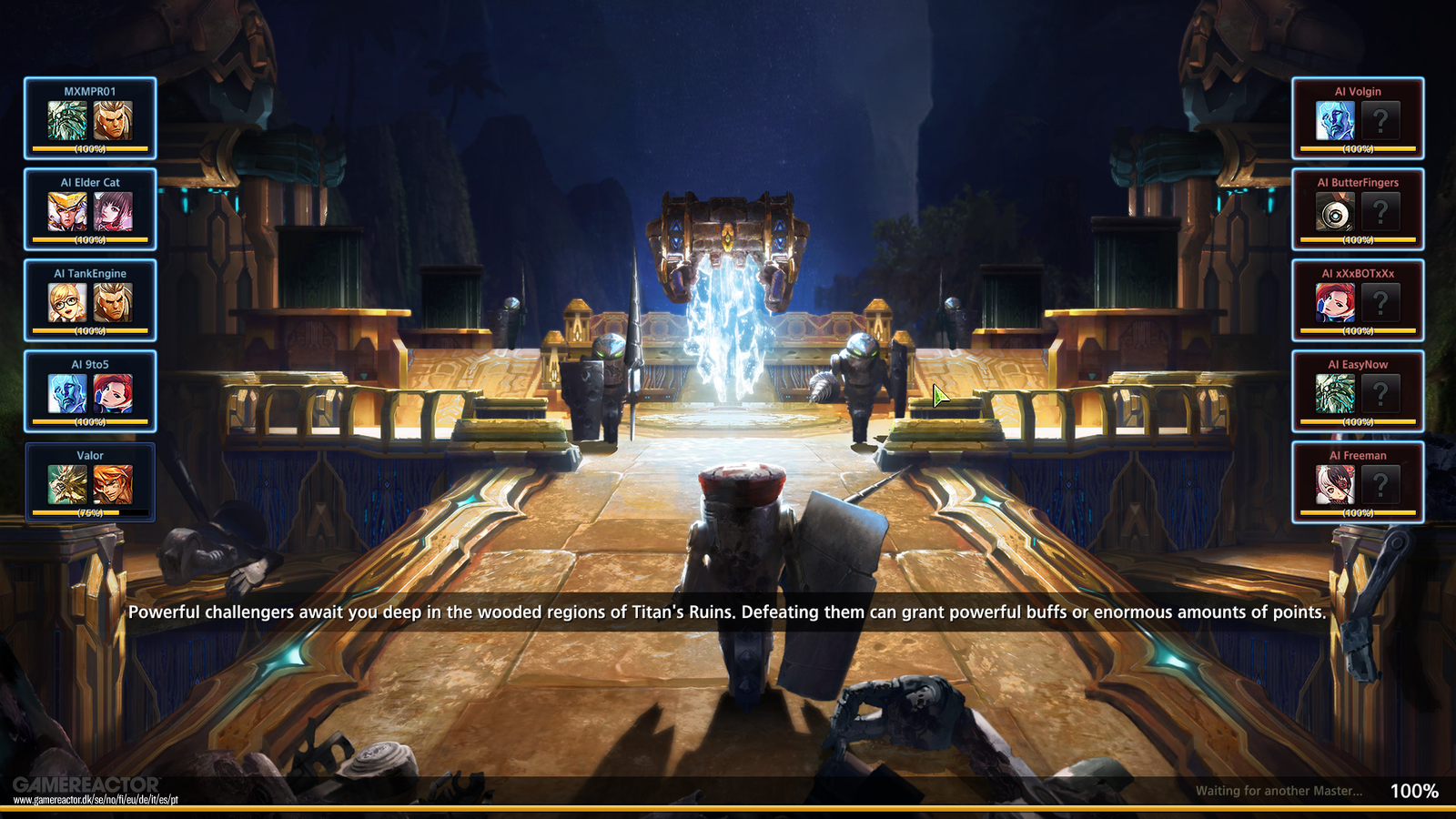The height and width of the screenshot is (819, 1456).
Task: Click the AI Freeman enemy card
Action: coord(1358,482)
